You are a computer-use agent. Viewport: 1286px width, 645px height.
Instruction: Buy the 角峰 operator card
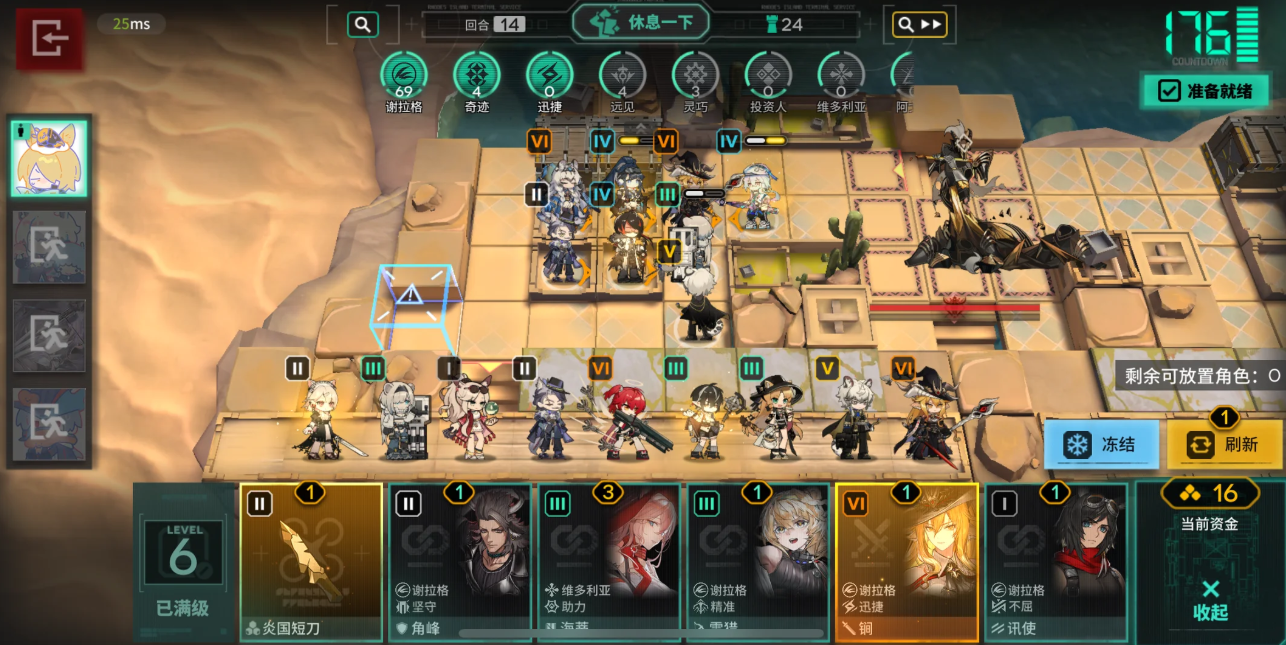coord(459,561)
